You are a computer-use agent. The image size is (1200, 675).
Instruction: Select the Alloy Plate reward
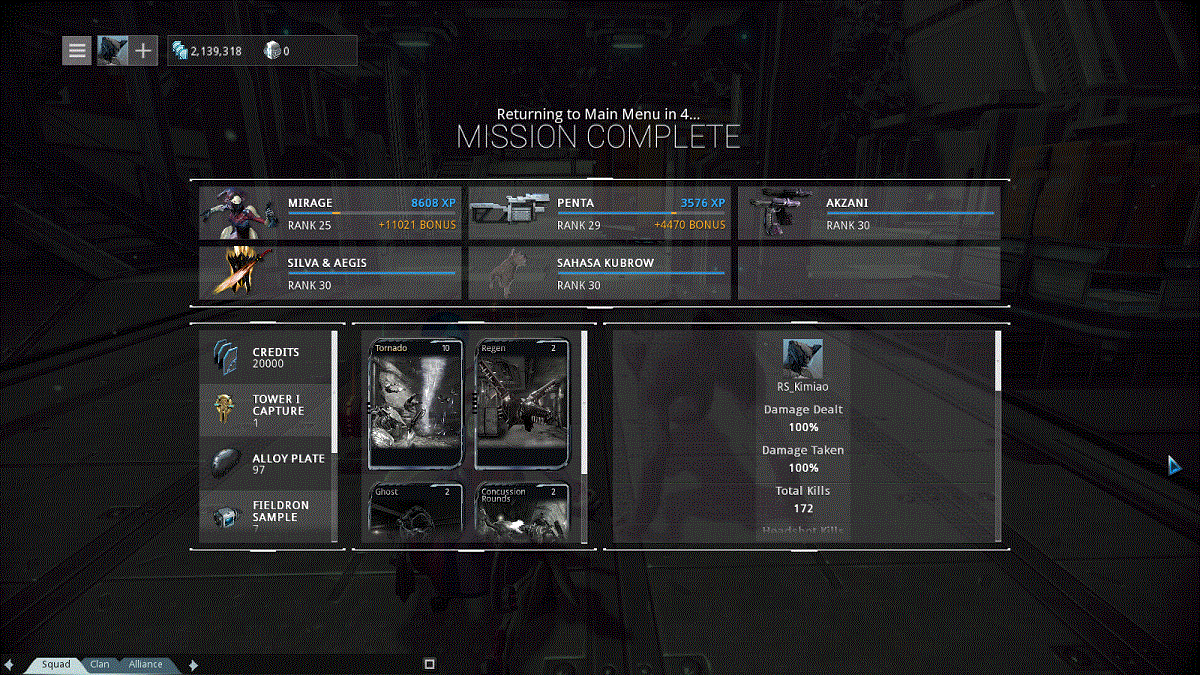[x=267, y=464]
